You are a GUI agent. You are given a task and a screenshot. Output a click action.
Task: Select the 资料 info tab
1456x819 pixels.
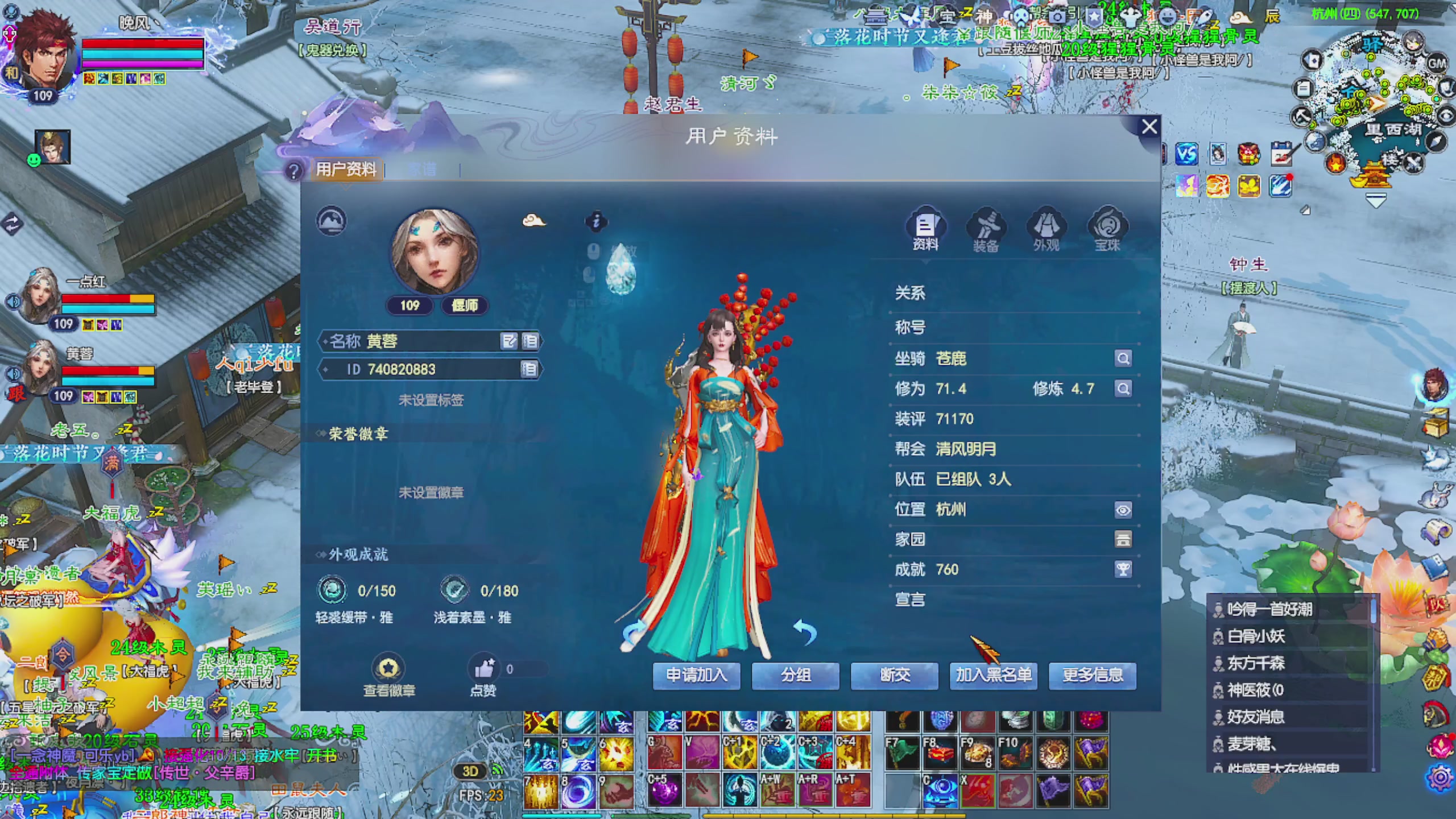926,227
